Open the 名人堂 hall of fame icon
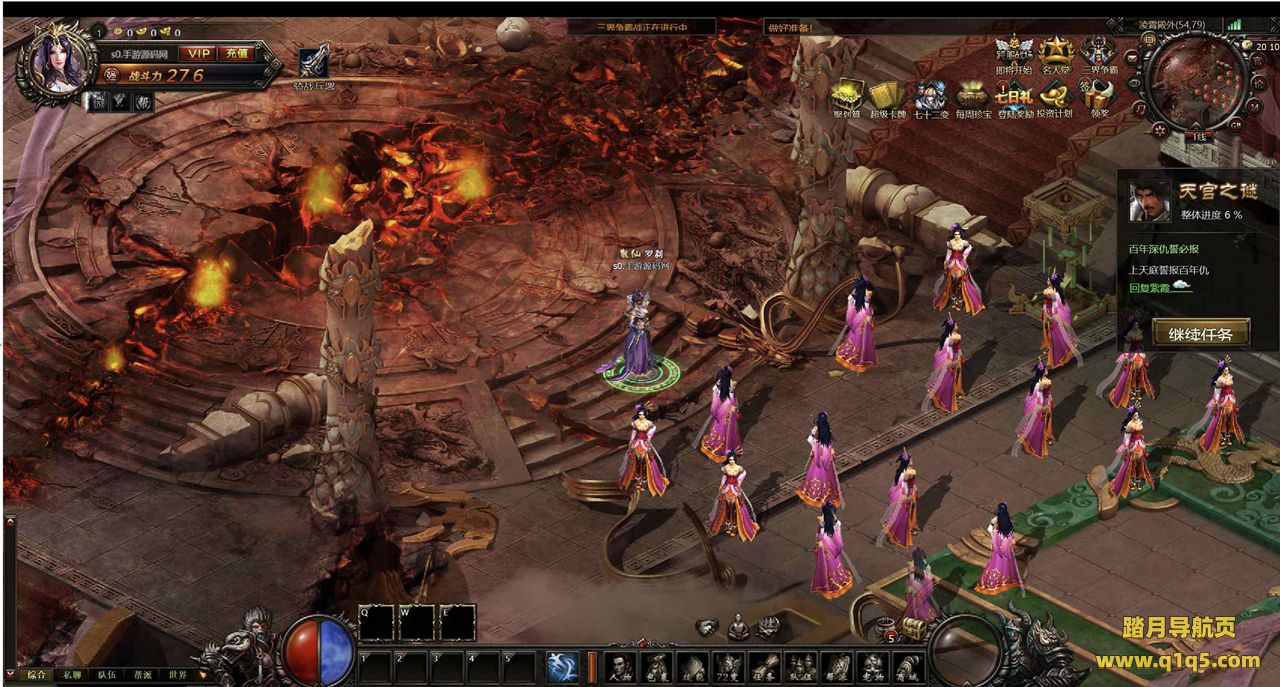This screenshot has width=1280, height=687. pyautogui.click(x=1055, y=53)
